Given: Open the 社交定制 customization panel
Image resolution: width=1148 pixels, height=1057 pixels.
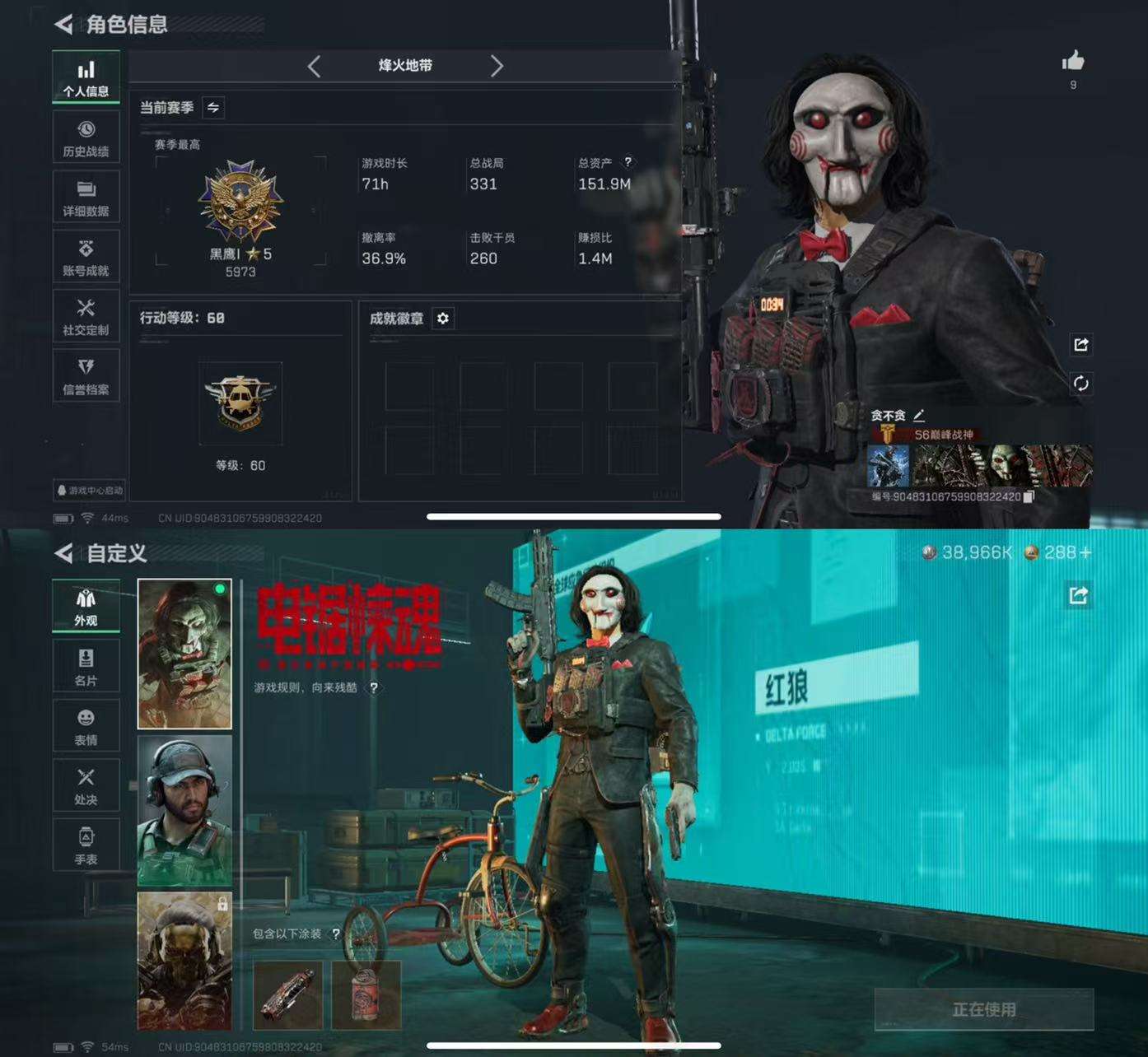Looking at the screenshot, I should tap(86, 316).
